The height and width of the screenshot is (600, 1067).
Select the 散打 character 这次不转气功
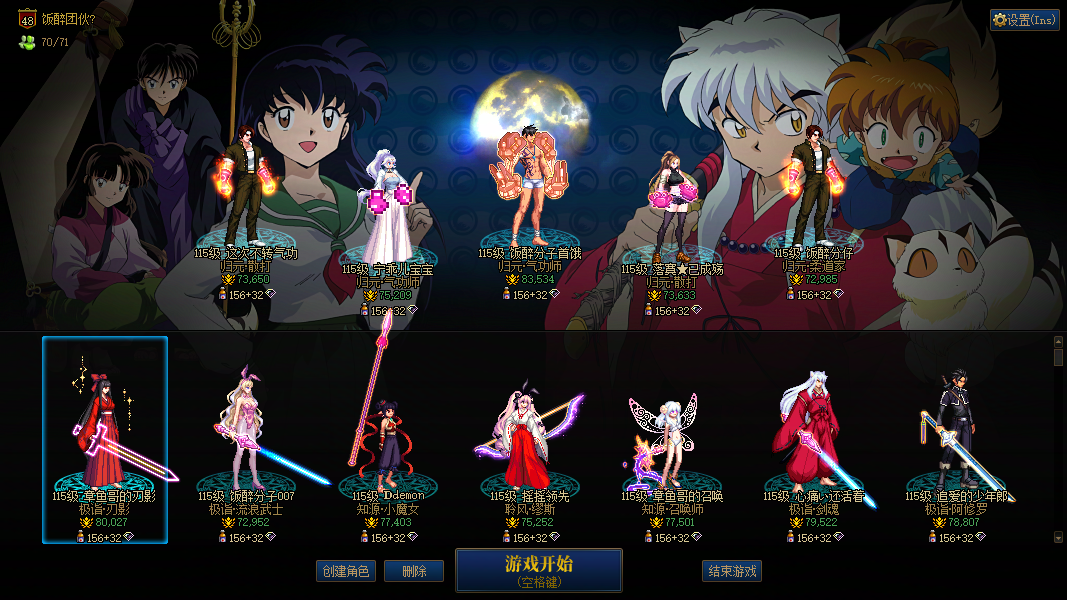pos(246,190)
